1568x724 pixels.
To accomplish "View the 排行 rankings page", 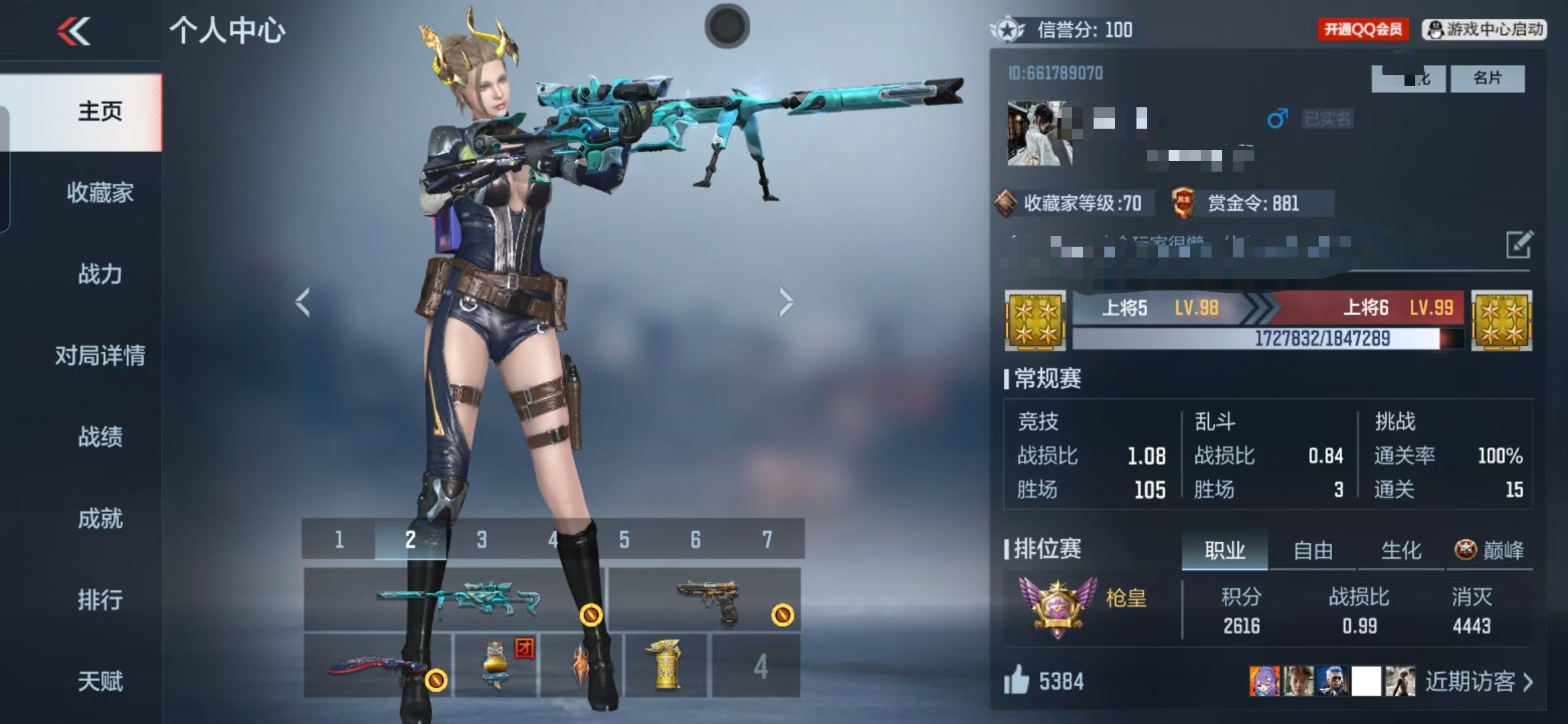I will point(100,599).
